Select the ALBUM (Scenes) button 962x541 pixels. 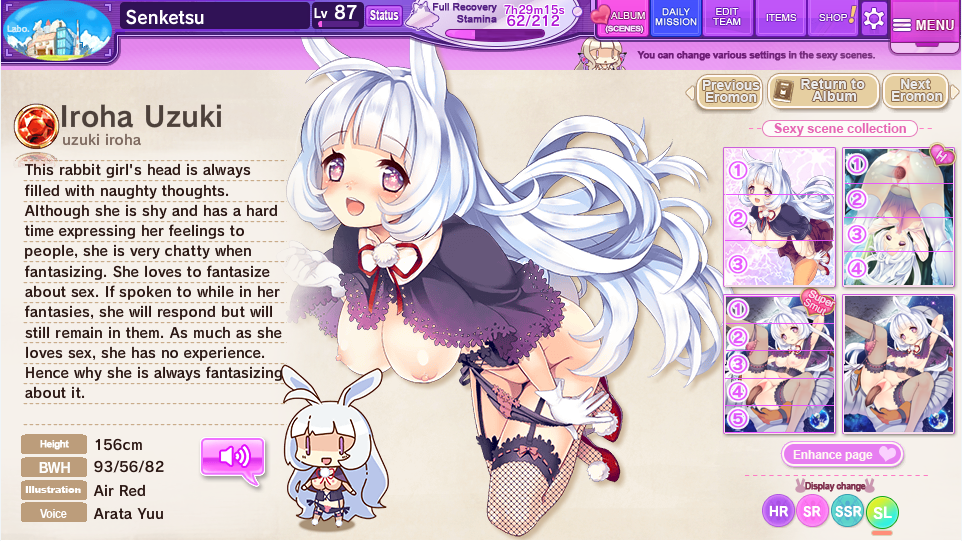click(623, 19)
